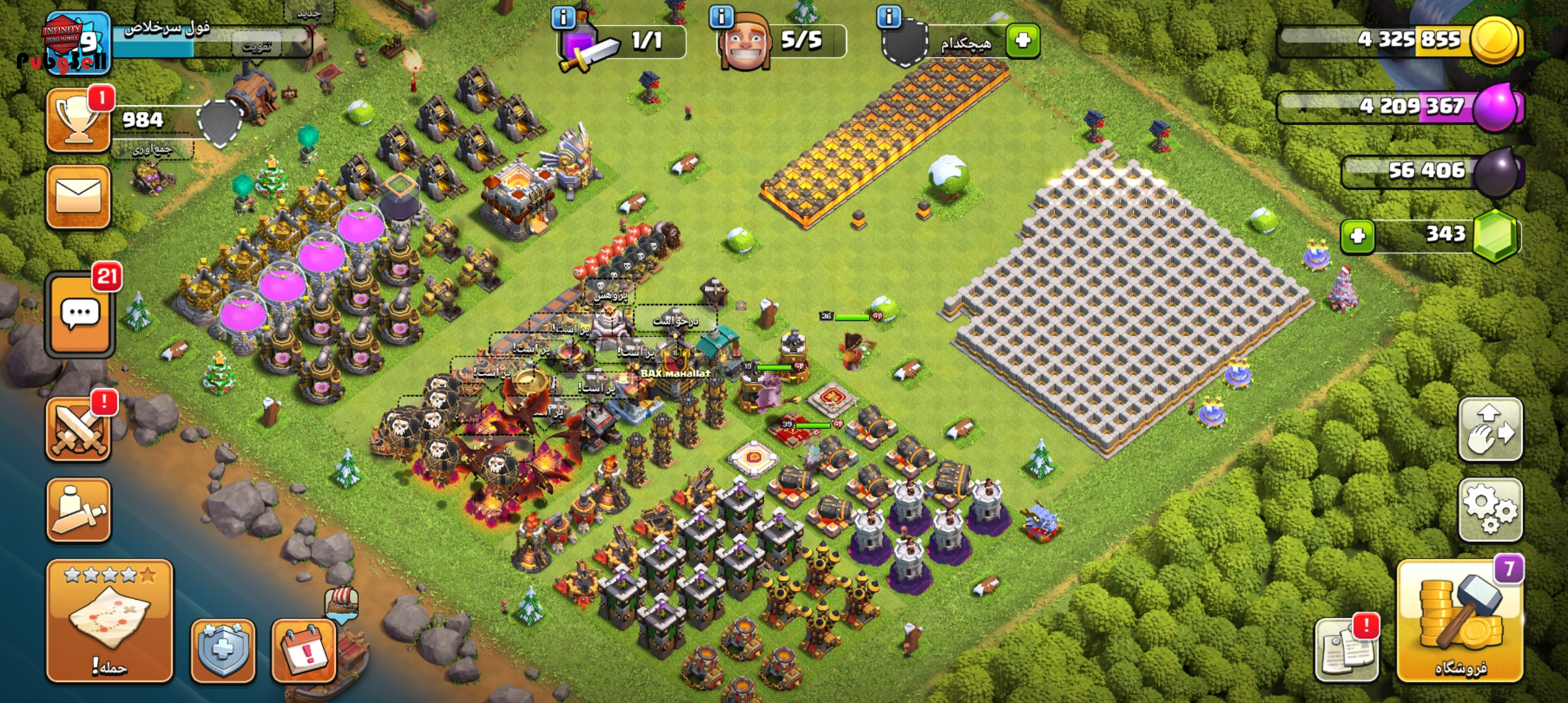Open the events calendar button

(303, 650)
